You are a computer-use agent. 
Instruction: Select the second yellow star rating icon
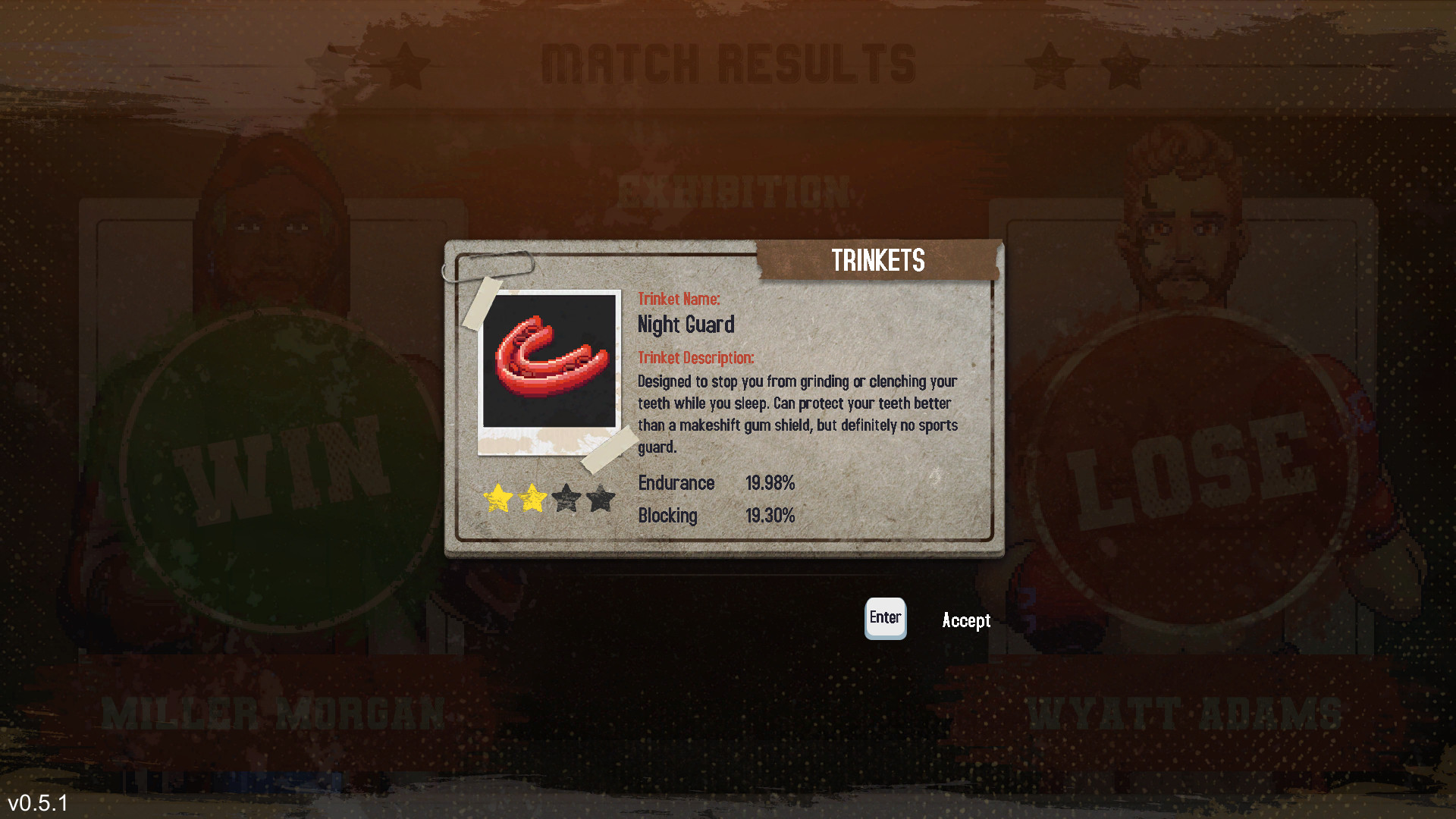533,498
